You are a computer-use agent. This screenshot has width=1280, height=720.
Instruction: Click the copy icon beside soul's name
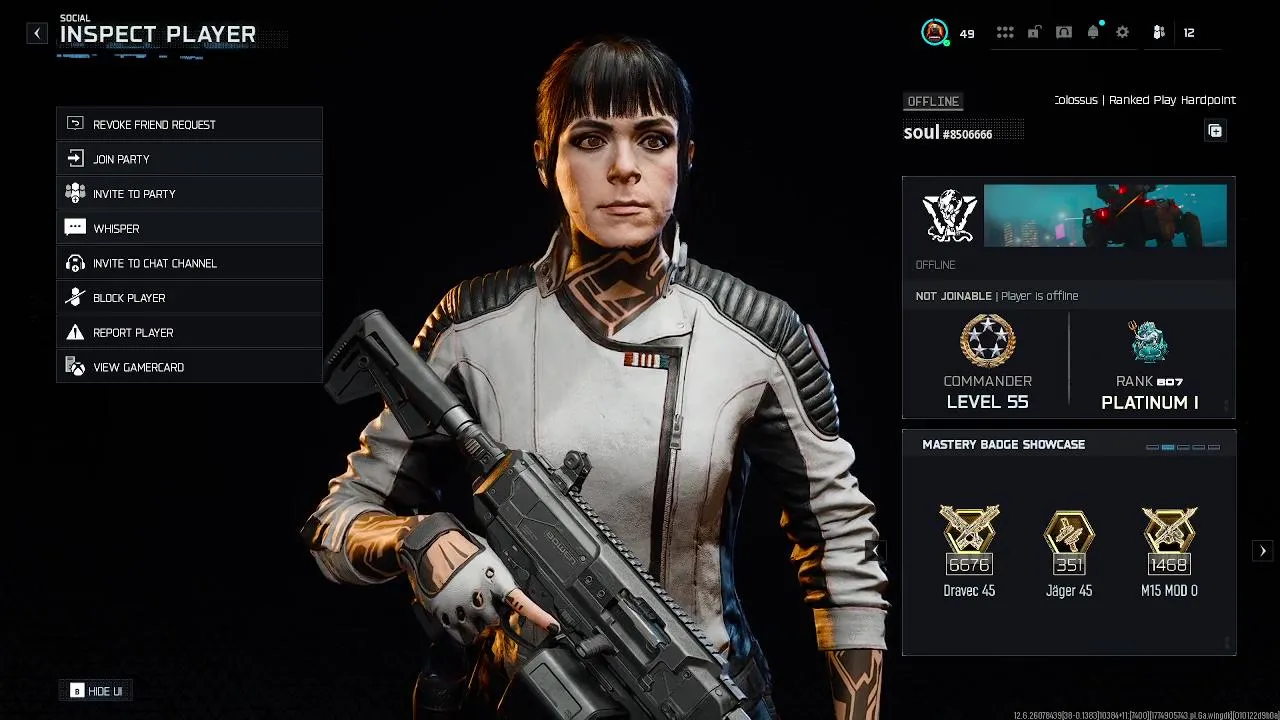(1215, 131)
